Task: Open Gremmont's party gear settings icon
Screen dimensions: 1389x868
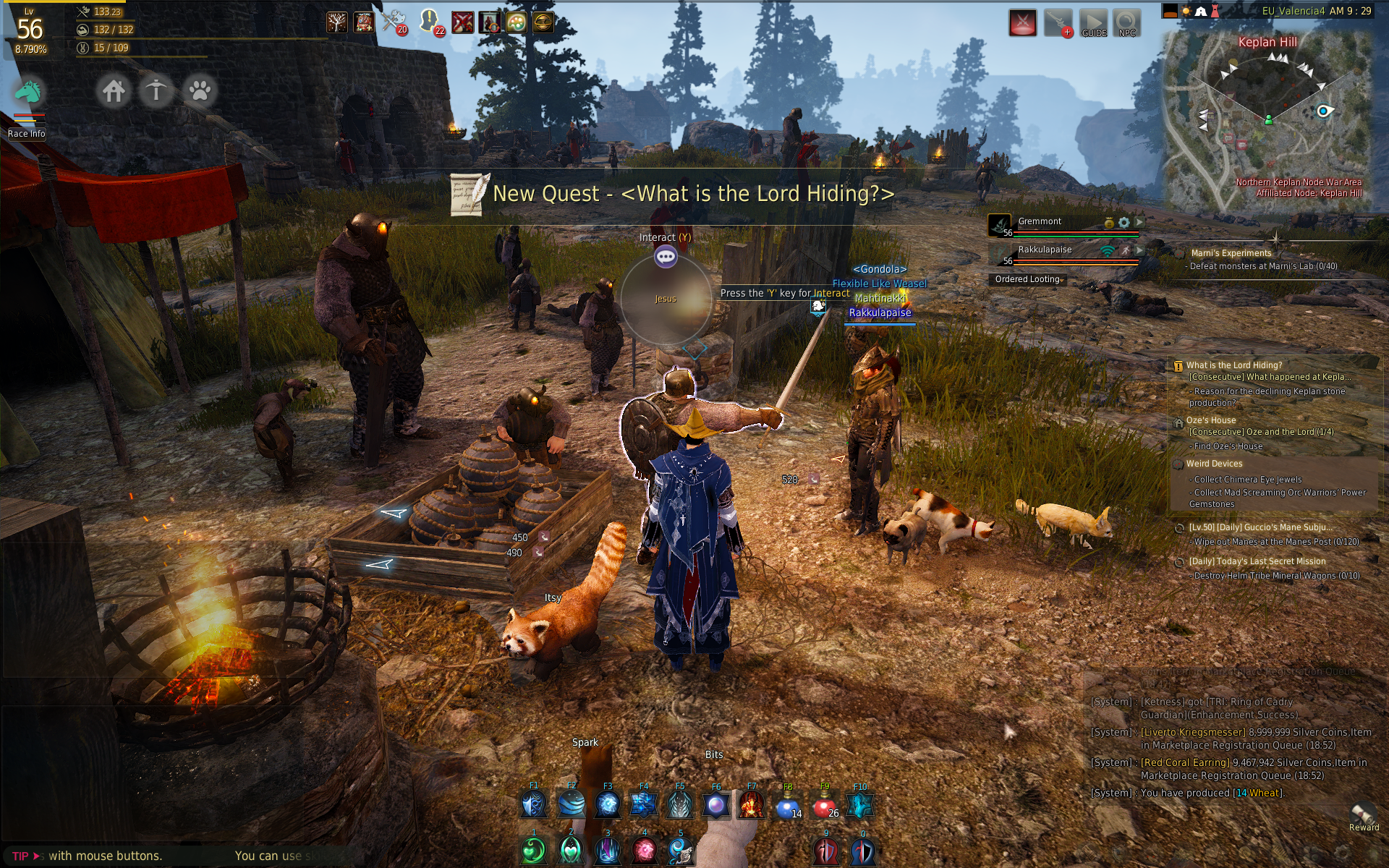Action: tap(1123, 222)
